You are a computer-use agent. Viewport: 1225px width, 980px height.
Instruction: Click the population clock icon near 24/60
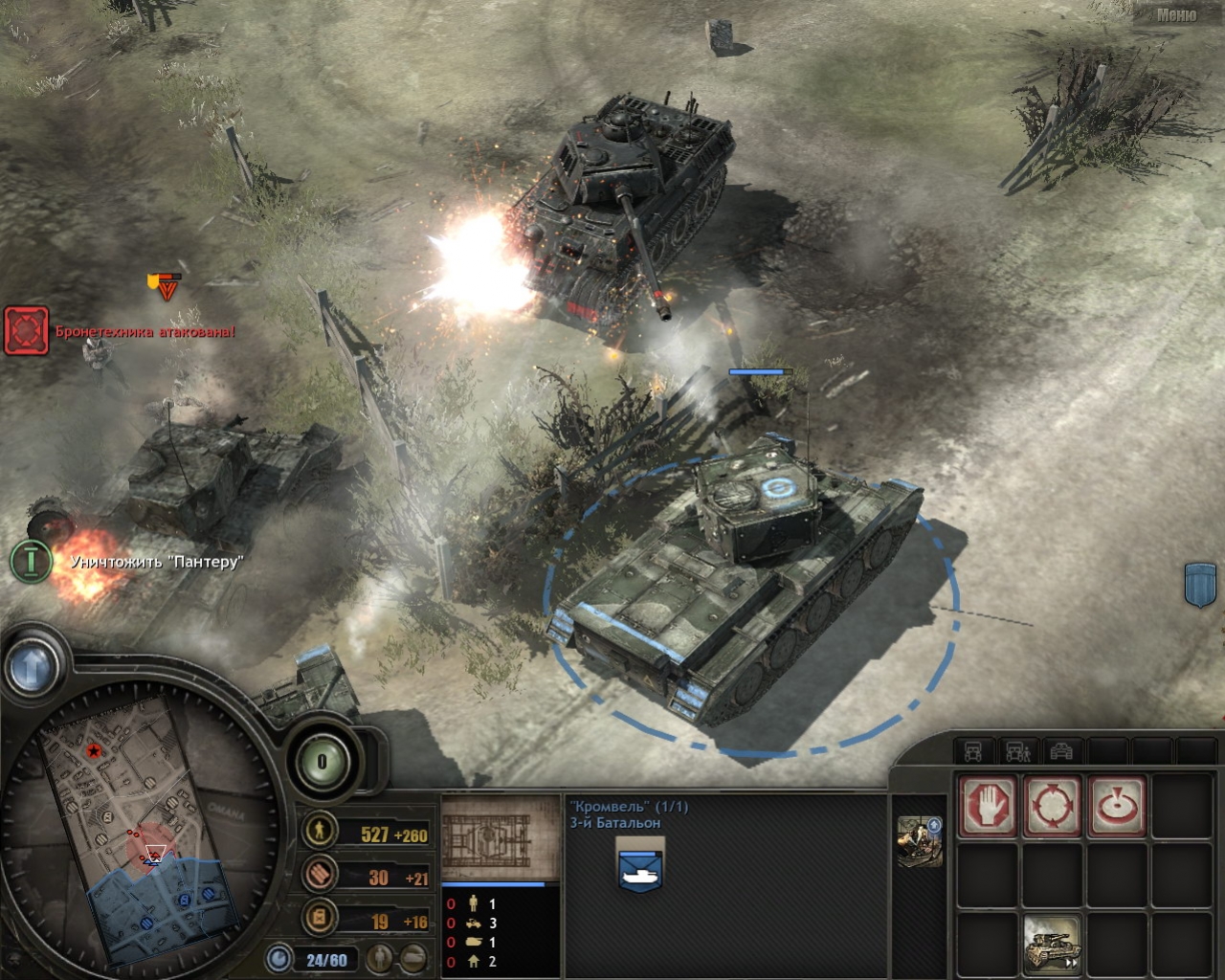tap(278, 956)
